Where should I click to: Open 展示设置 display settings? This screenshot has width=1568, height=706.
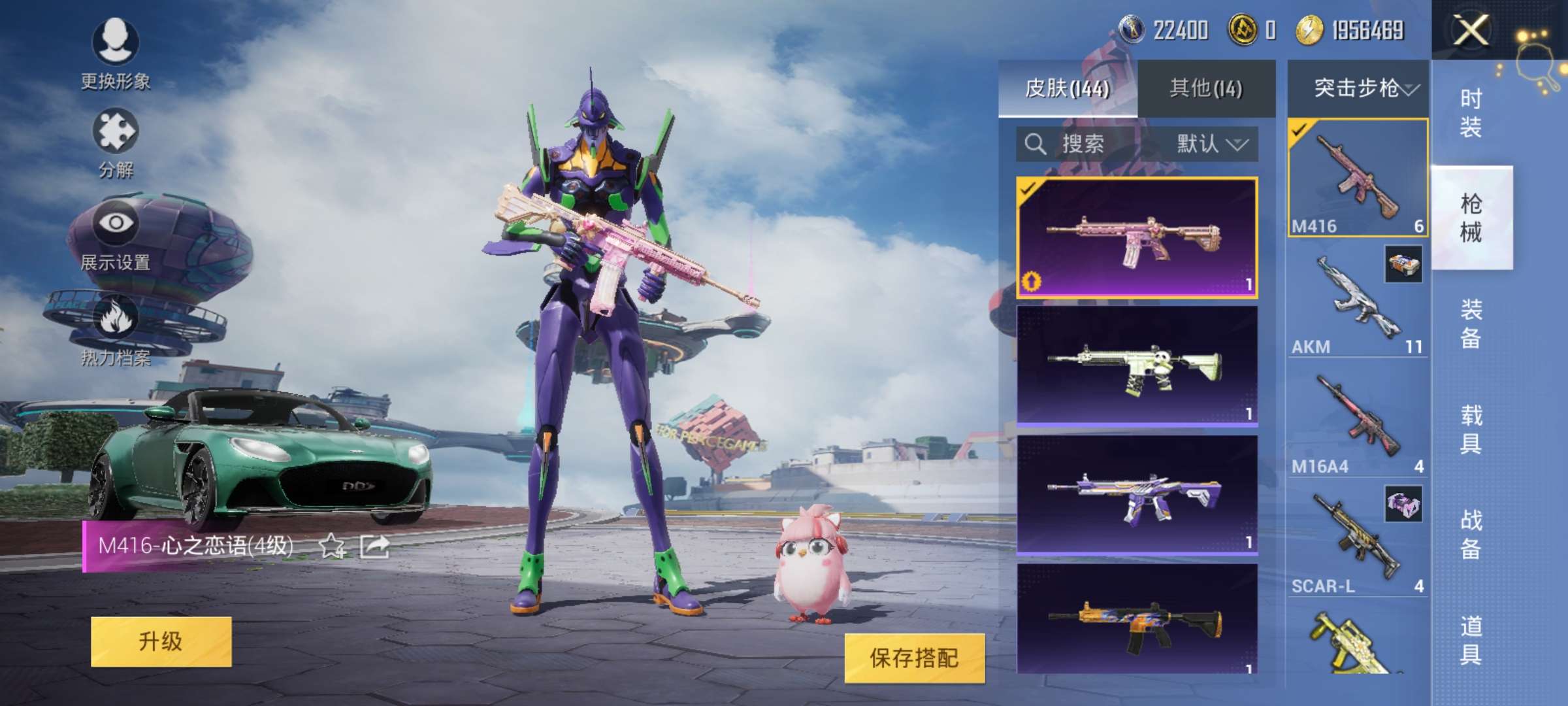click(116, 235)
